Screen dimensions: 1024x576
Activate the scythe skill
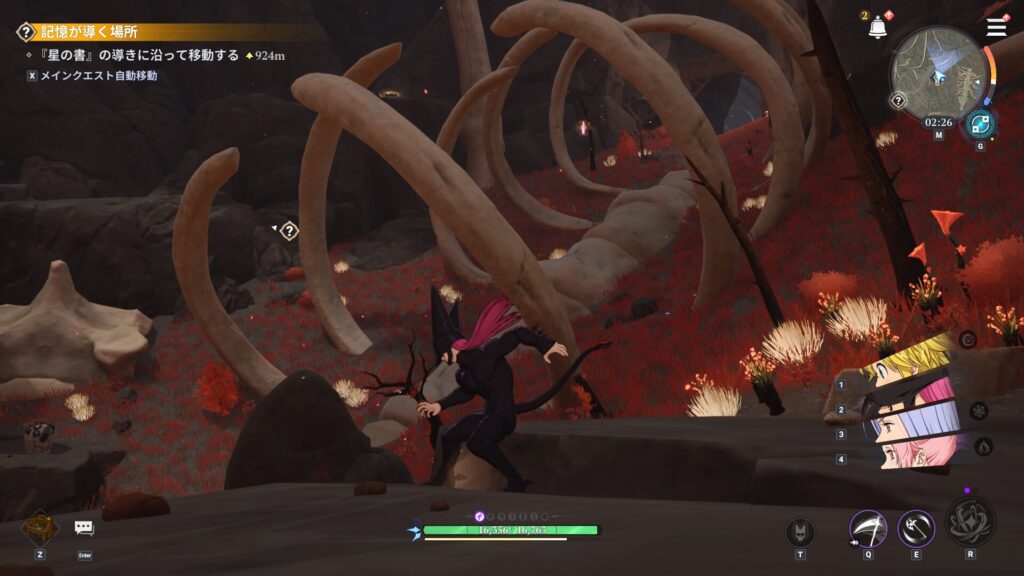click(867, 529)
